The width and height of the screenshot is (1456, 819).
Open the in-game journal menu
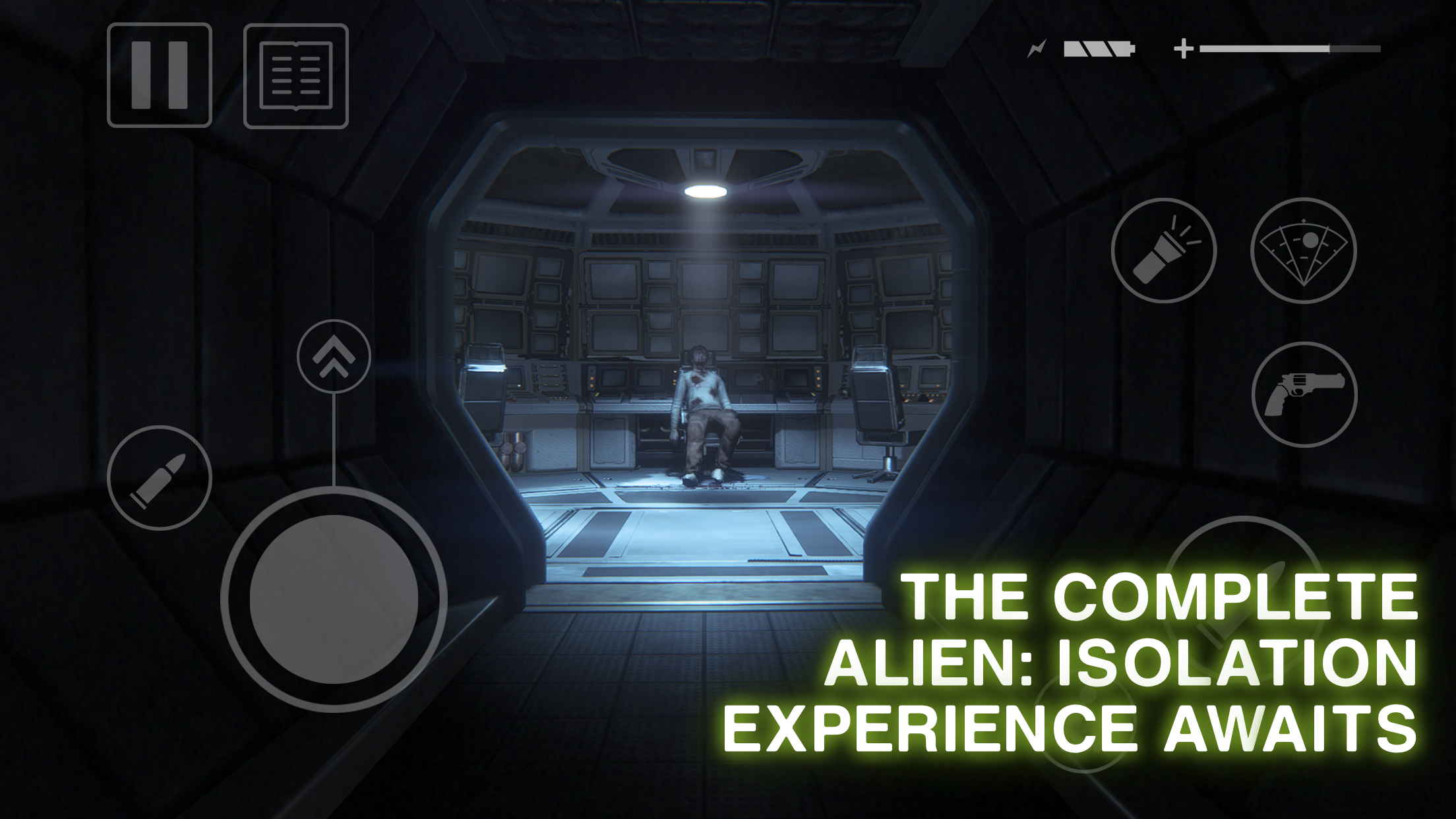point(296,75)
